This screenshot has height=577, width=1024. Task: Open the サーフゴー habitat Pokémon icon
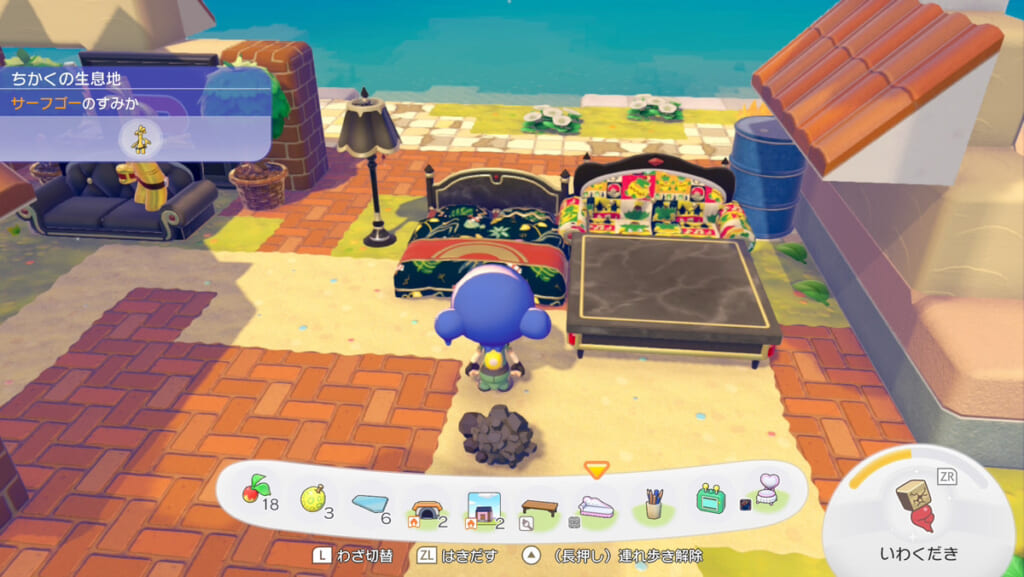tap(136, 138)
